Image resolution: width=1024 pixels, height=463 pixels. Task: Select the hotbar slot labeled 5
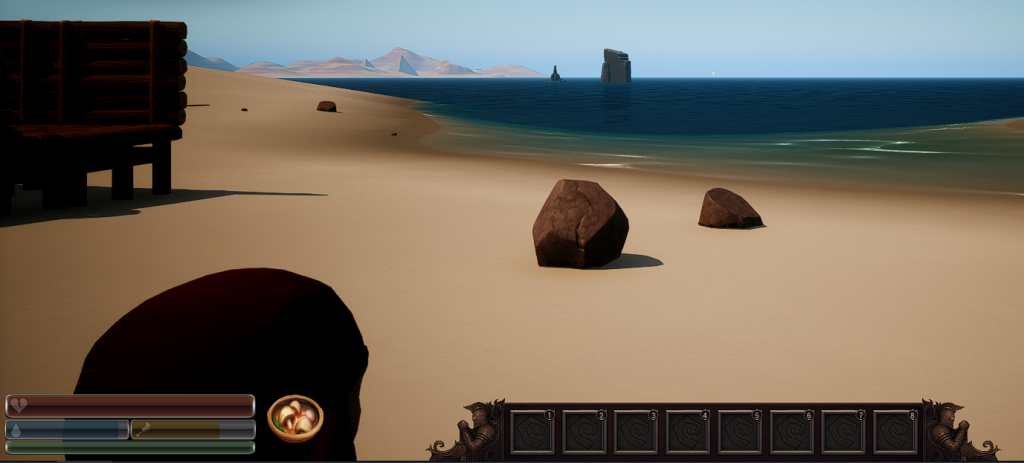tap(740, 431)
